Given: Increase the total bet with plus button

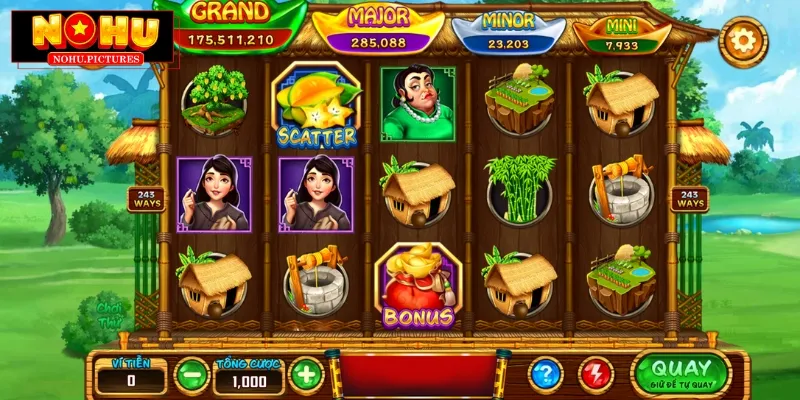Looking at the screenshot, I should (x=306, y=375).
